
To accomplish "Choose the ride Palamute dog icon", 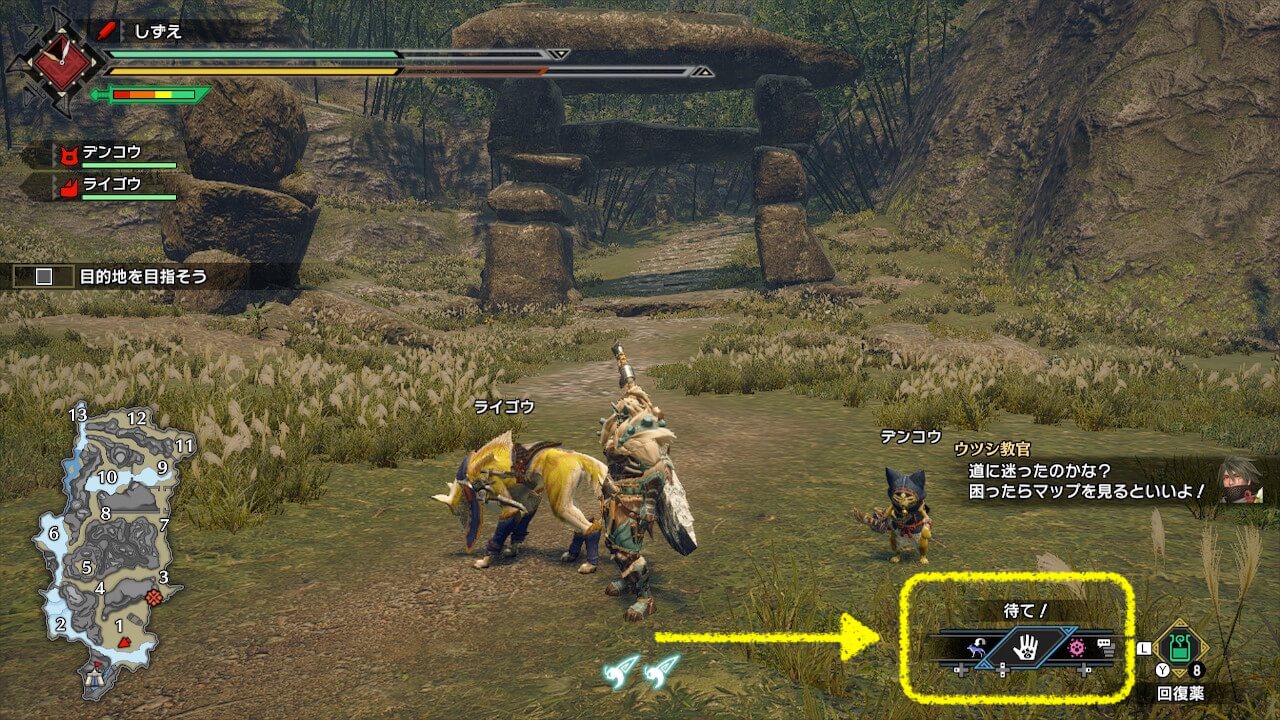I will [x=974, y=650].
